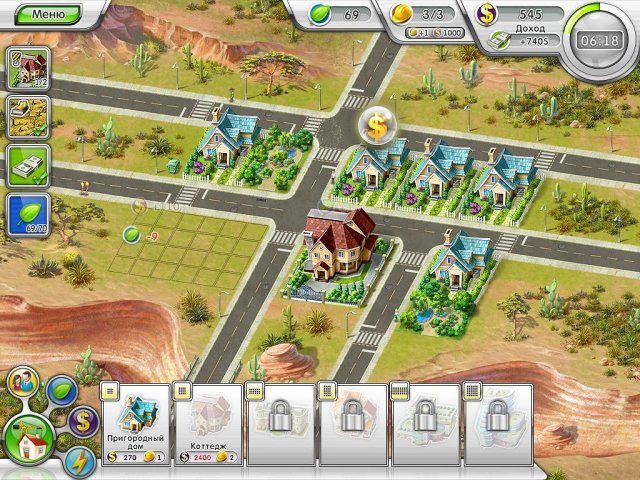640x480 pixels.
Task: Open the green leaf category button
Action: 62,388
